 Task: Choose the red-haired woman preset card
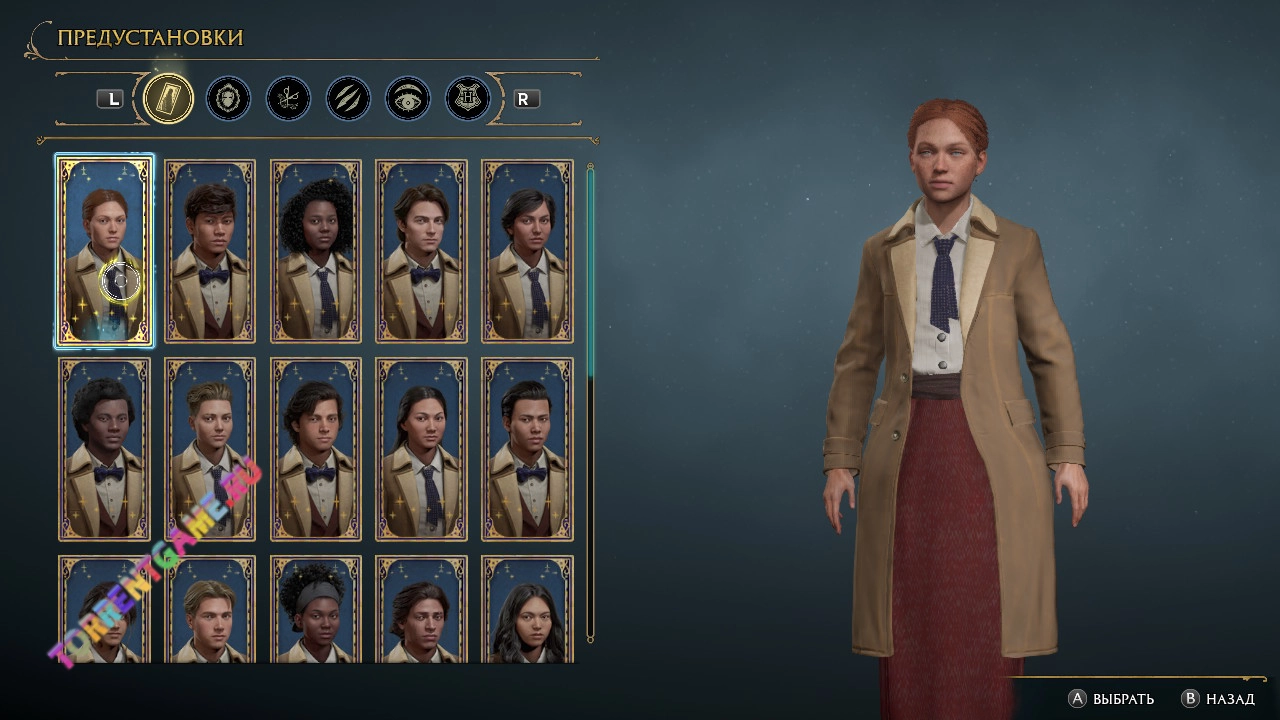point(104,251)
